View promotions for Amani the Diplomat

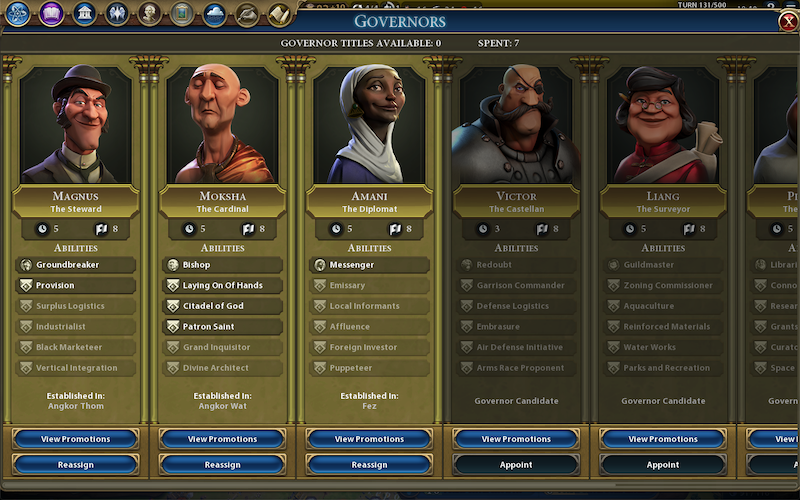point(369,439)
